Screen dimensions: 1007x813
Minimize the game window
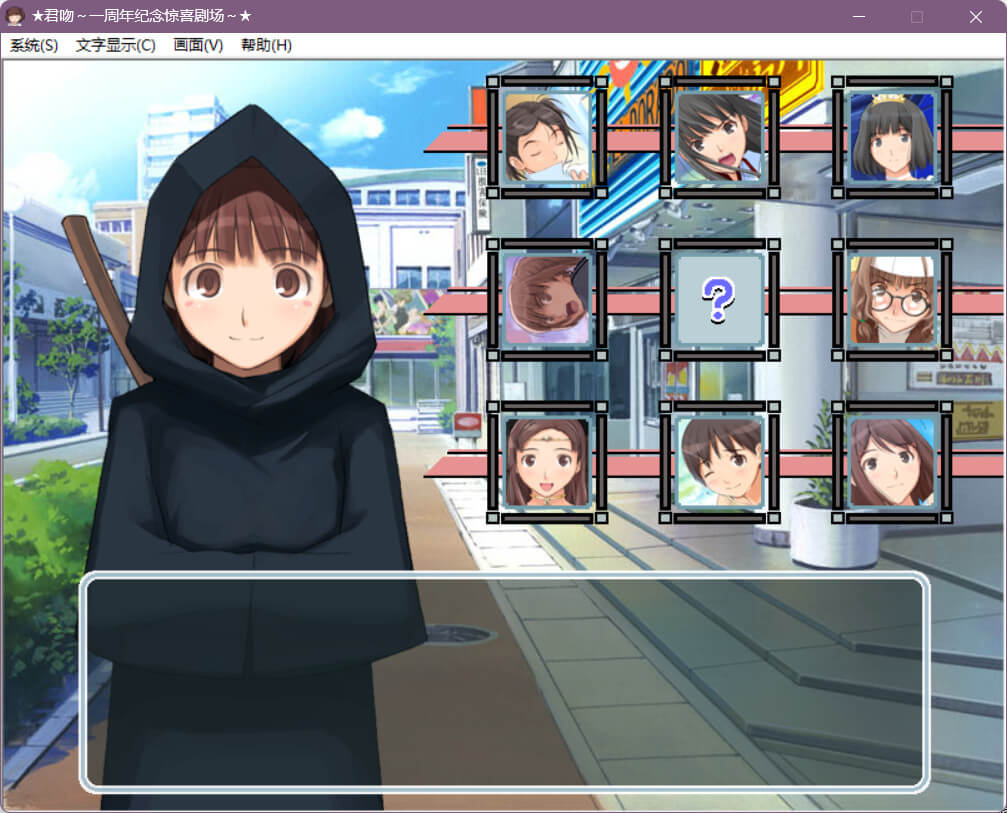coord(857,17)
